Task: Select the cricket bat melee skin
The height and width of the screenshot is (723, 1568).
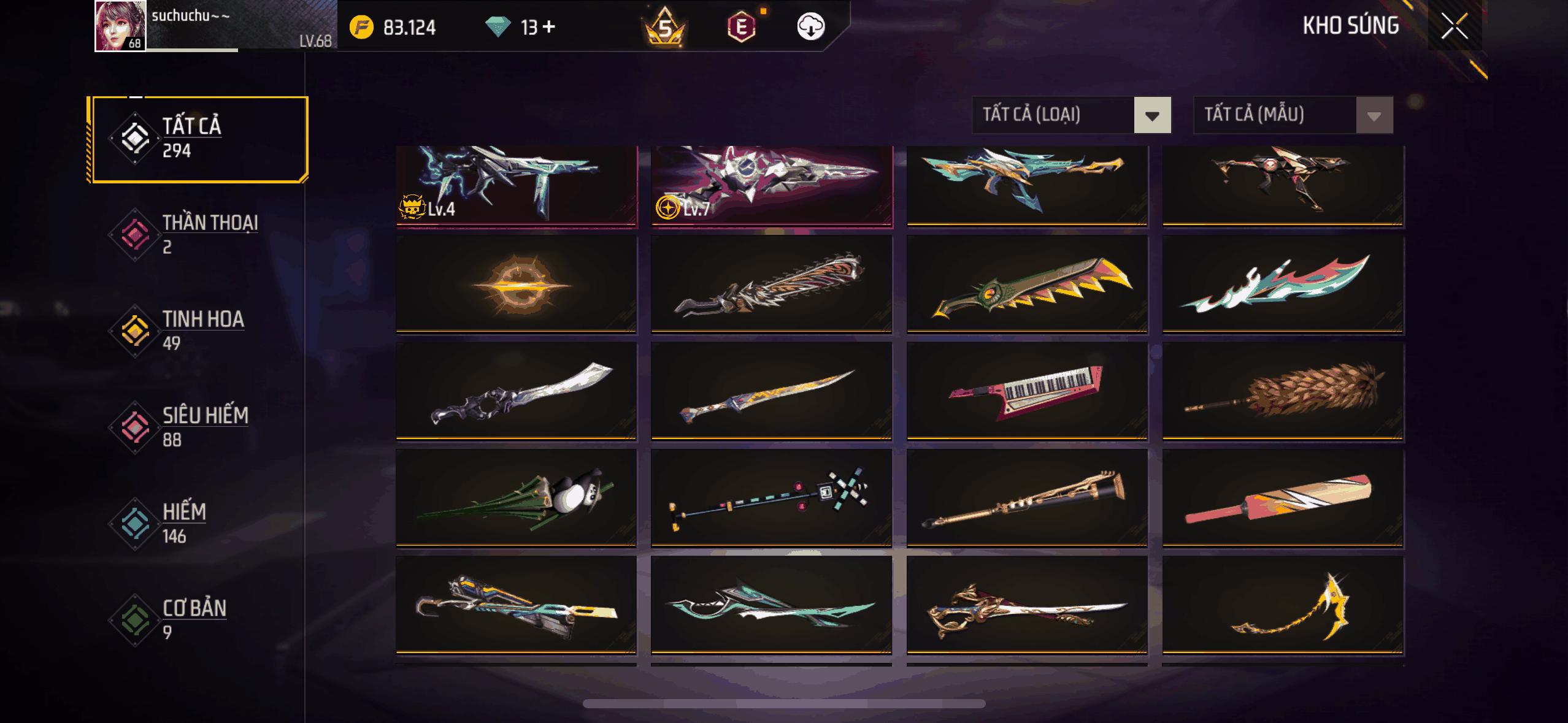Action: (1283, 497)
